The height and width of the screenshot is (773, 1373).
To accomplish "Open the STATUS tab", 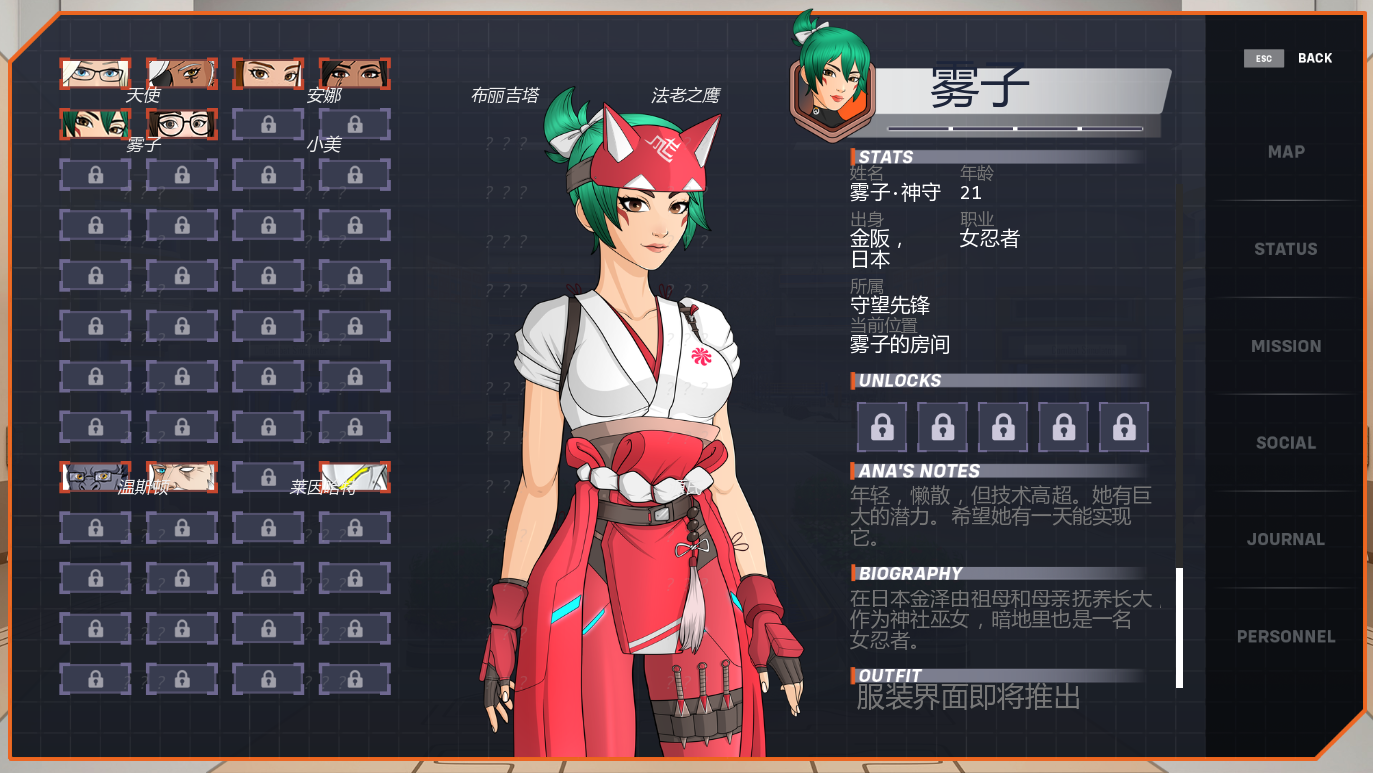I will (x=1285, y=248).
